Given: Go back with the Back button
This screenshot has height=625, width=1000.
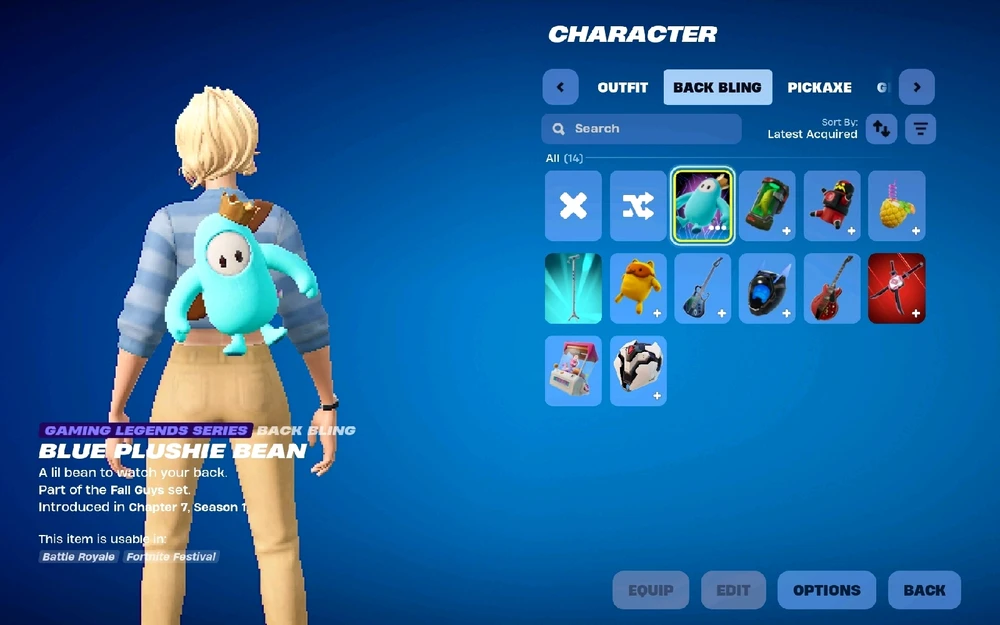Looking at the screenshot, I should pos(924,590).
